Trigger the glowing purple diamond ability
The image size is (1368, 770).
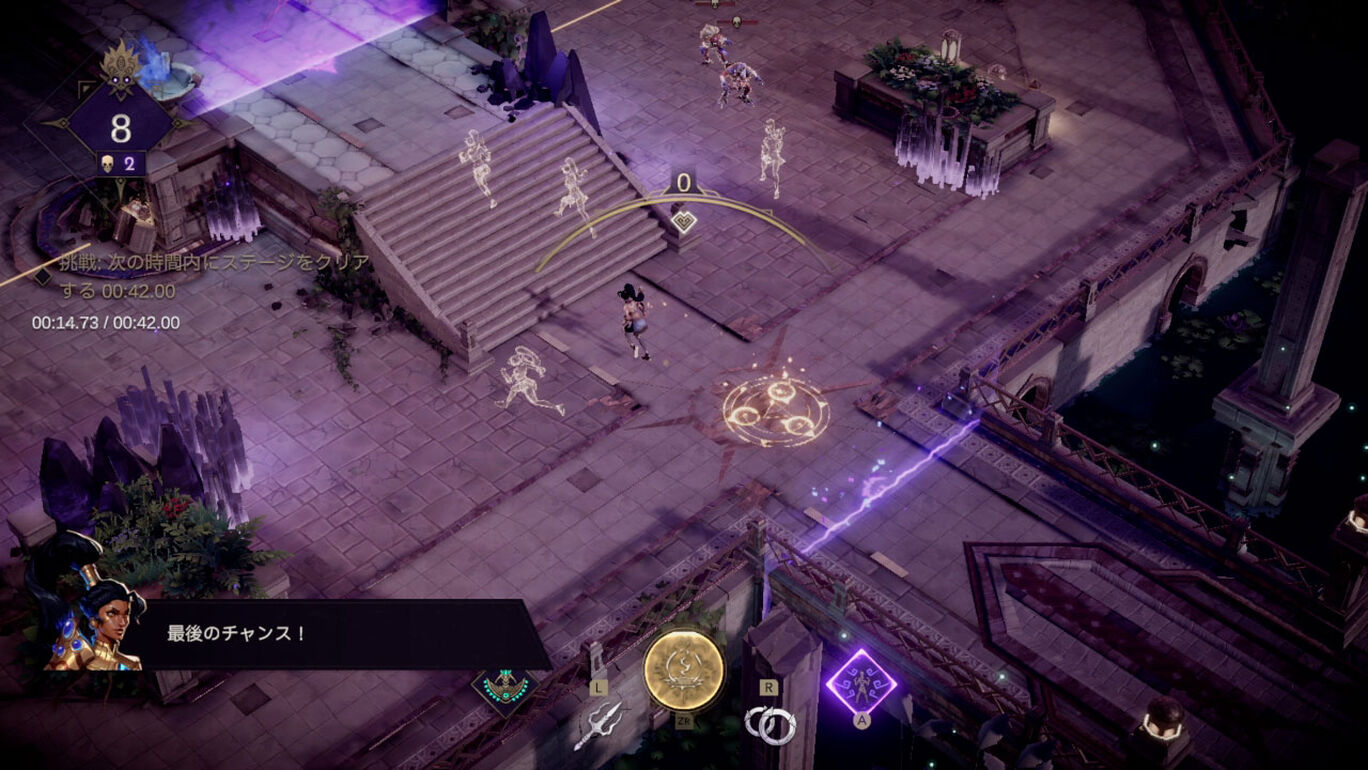point(860,682)
